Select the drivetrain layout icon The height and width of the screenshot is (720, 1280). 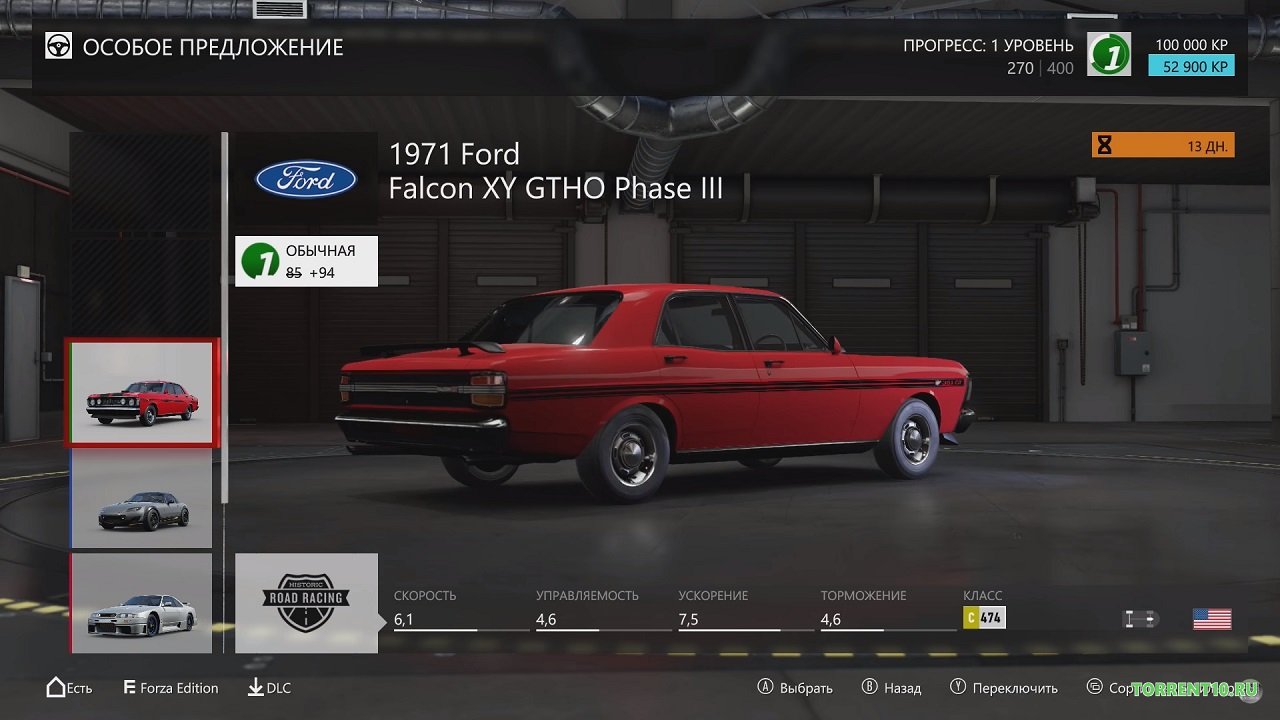point(1140,619)
